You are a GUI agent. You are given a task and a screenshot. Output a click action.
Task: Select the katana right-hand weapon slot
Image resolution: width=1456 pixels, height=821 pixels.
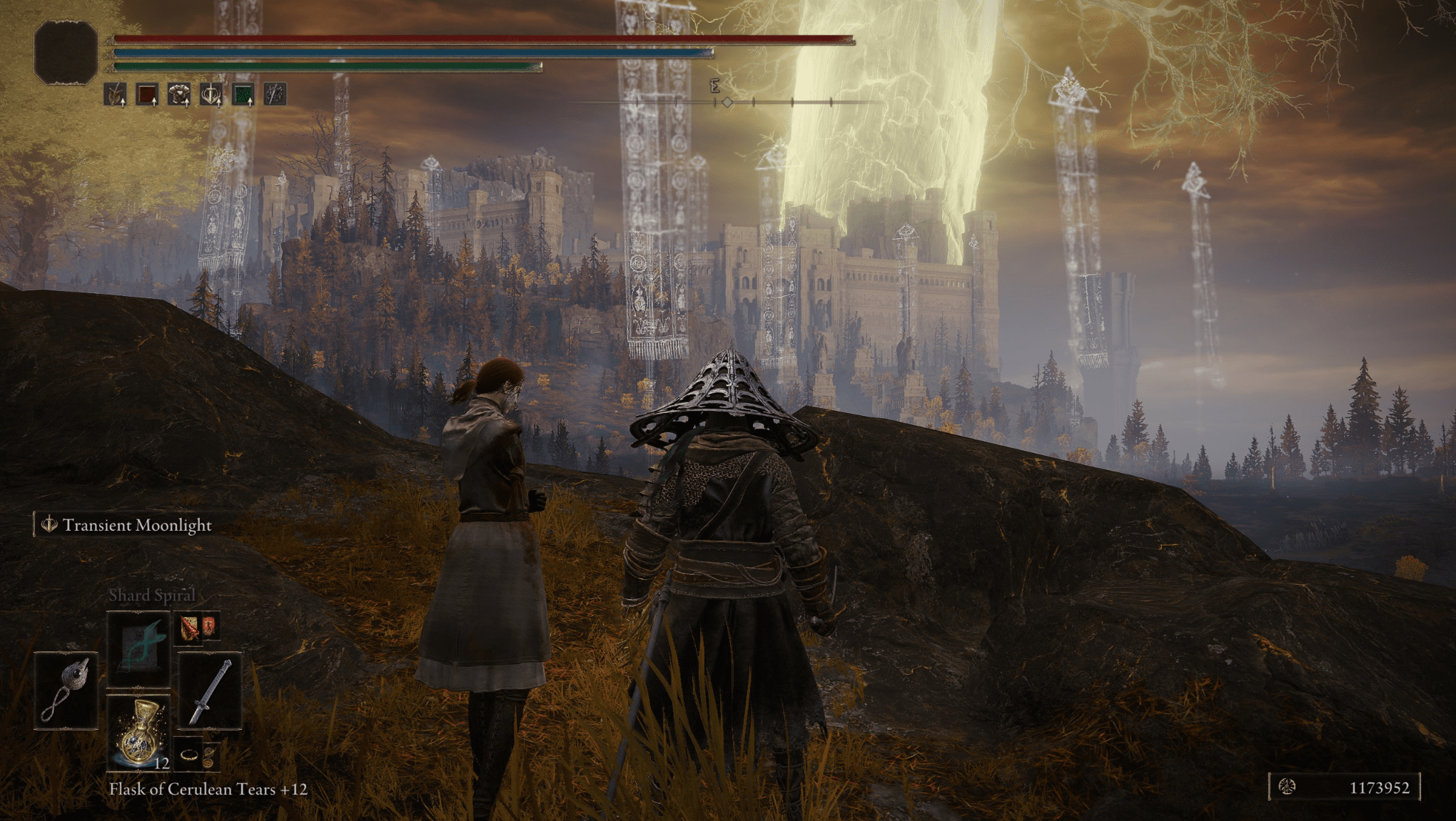pos(210,690)
